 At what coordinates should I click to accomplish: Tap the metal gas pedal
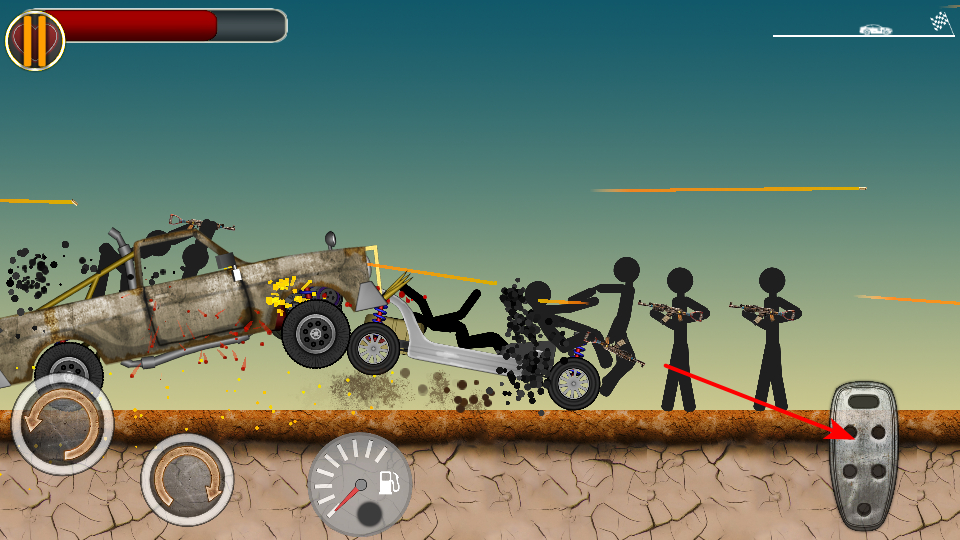point(863,455)
